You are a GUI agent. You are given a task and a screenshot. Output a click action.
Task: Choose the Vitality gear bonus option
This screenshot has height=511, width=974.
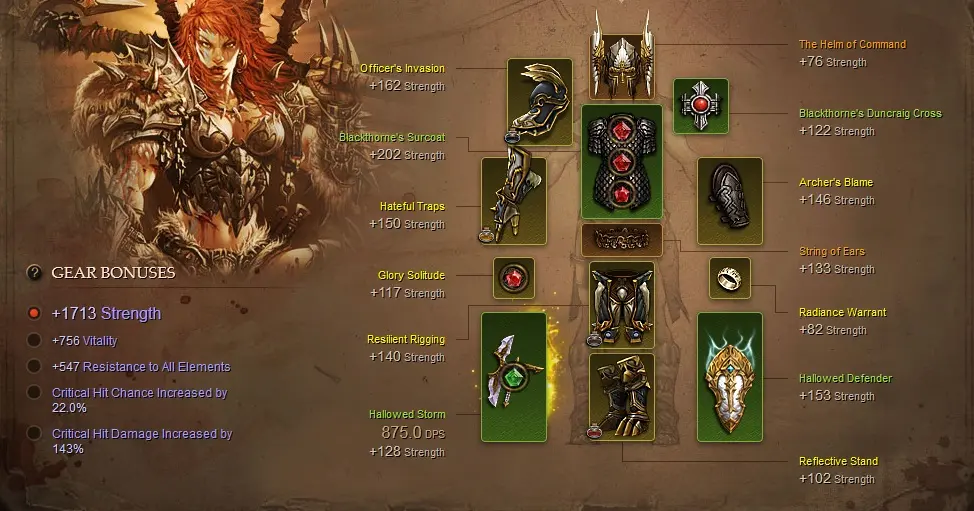point(34,341)
